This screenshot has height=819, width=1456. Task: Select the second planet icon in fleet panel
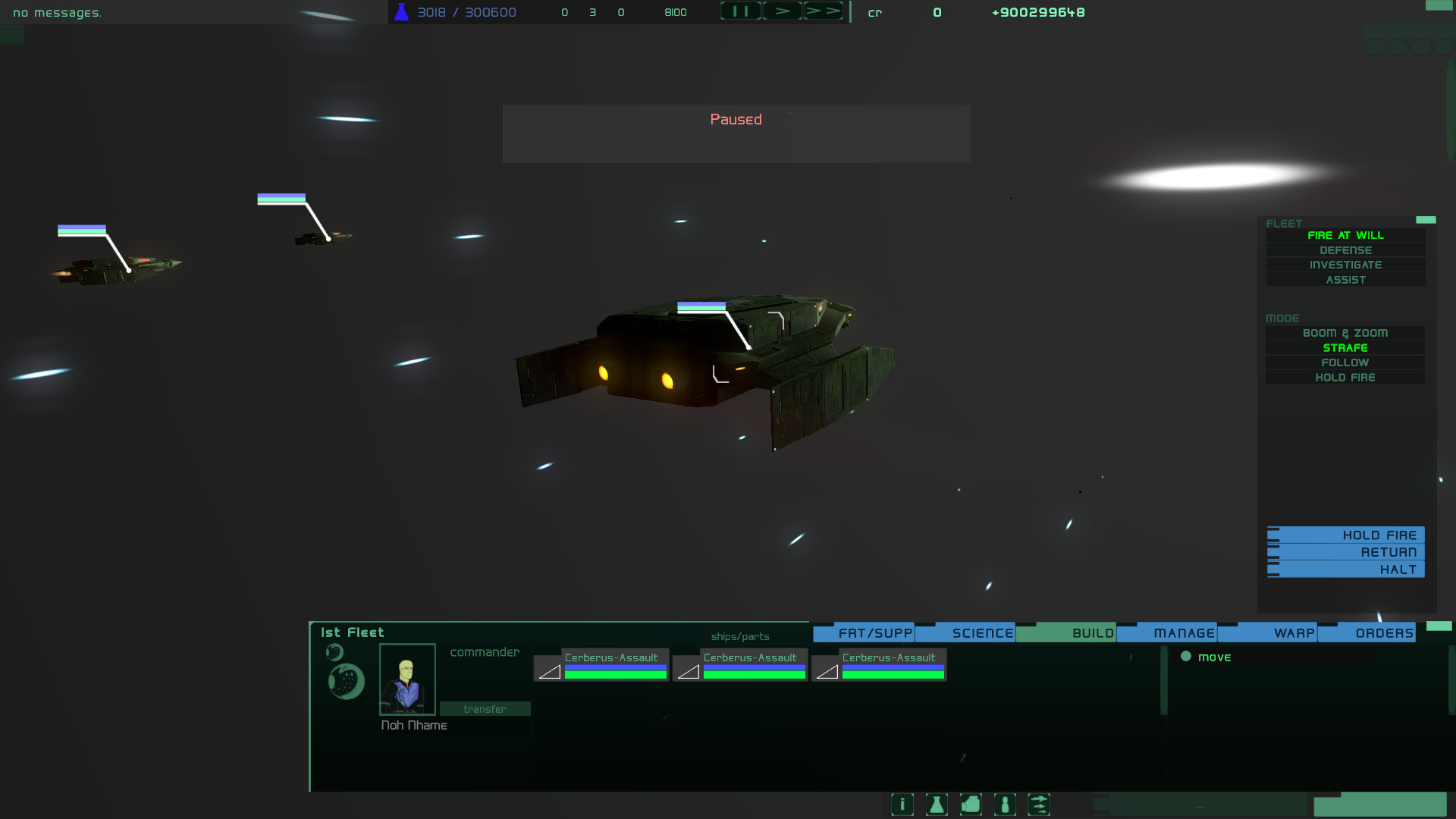tap(346, 681)
